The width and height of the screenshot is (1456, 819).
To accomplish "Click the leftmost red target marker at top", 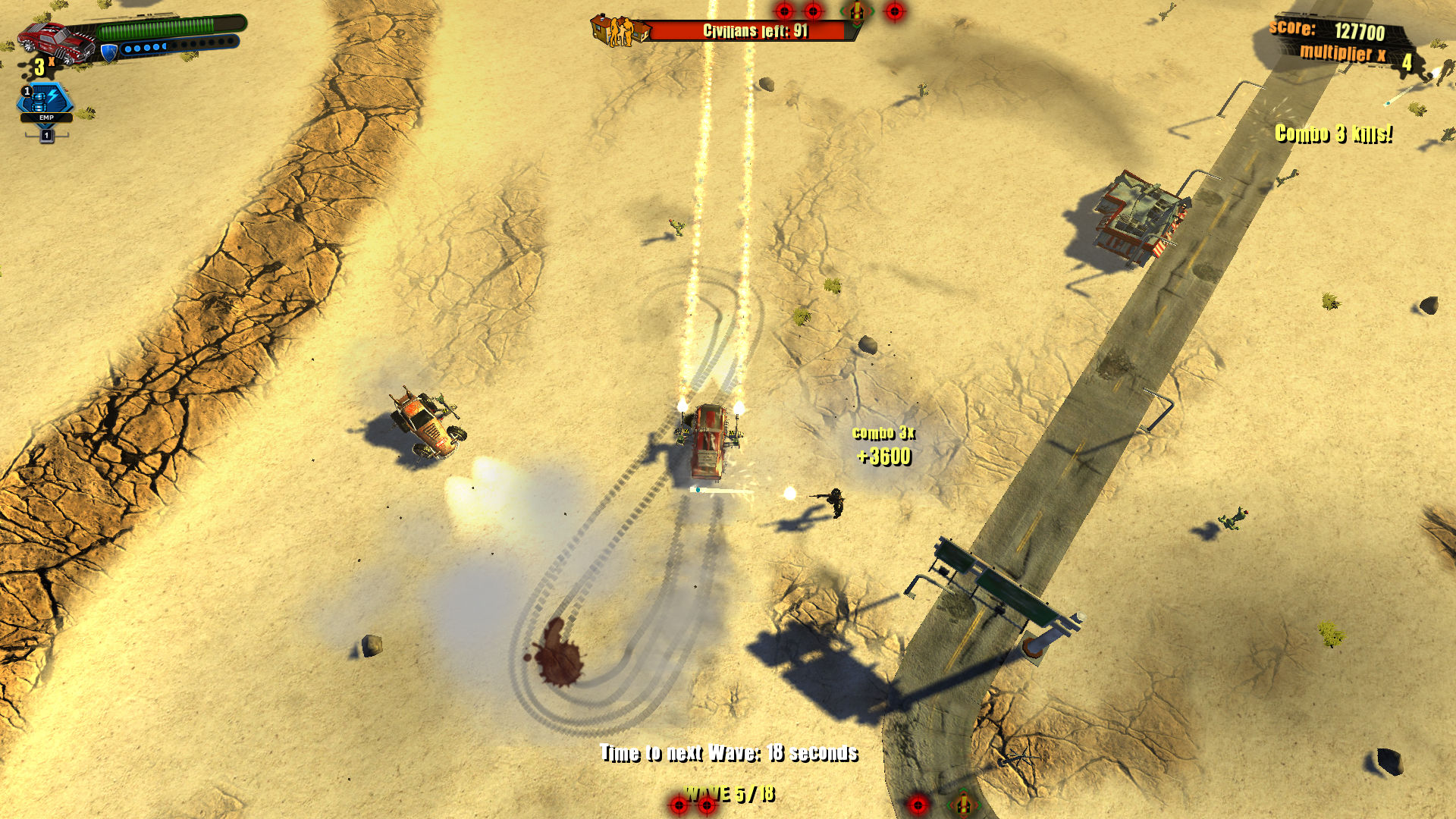I will [786, 12].
